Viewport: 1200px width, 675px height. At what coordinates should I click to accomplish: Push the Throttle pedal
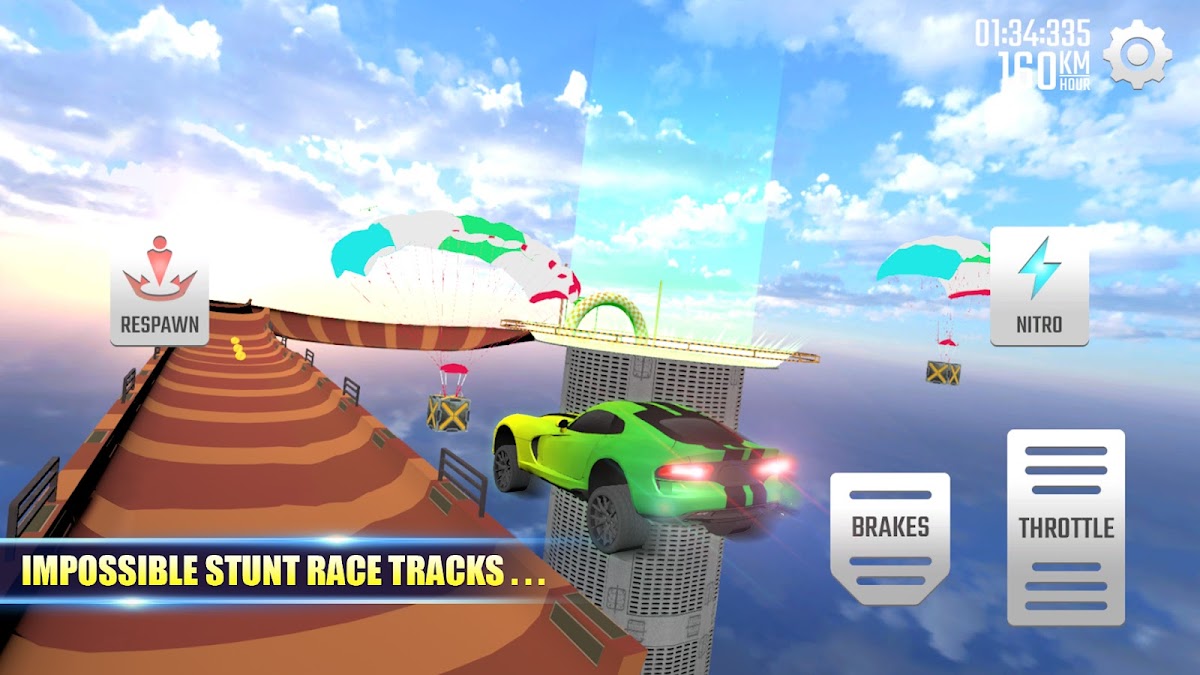tap(1065, 527)
